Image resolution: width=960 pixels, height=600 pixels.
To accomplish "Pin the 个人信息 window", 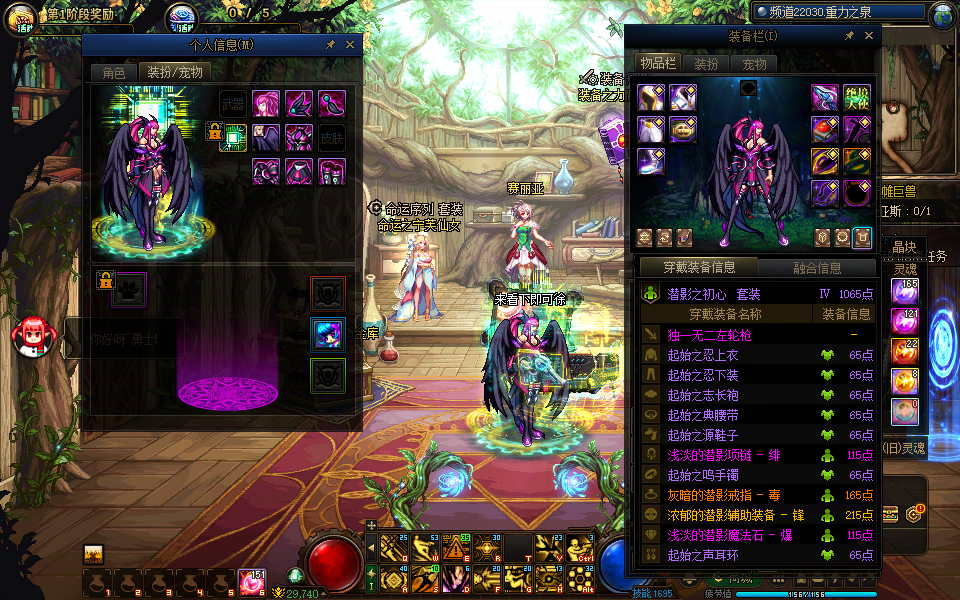I will coord(331,45).
